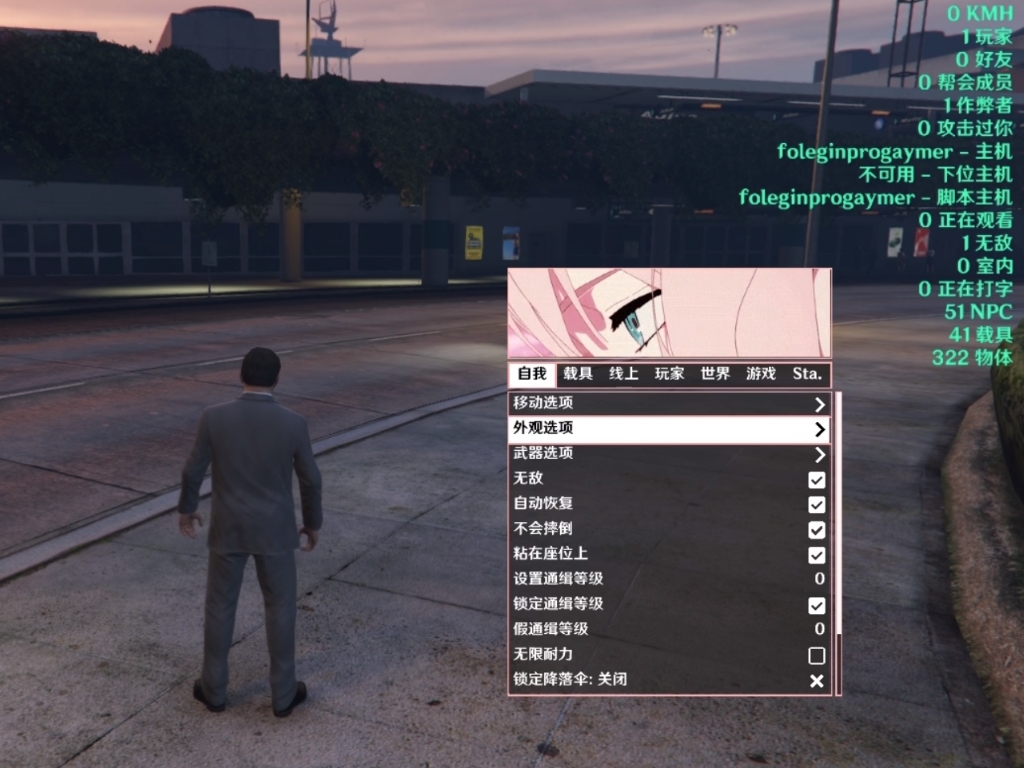
Task: Choose the 游戏 tab
Action: 761,374
